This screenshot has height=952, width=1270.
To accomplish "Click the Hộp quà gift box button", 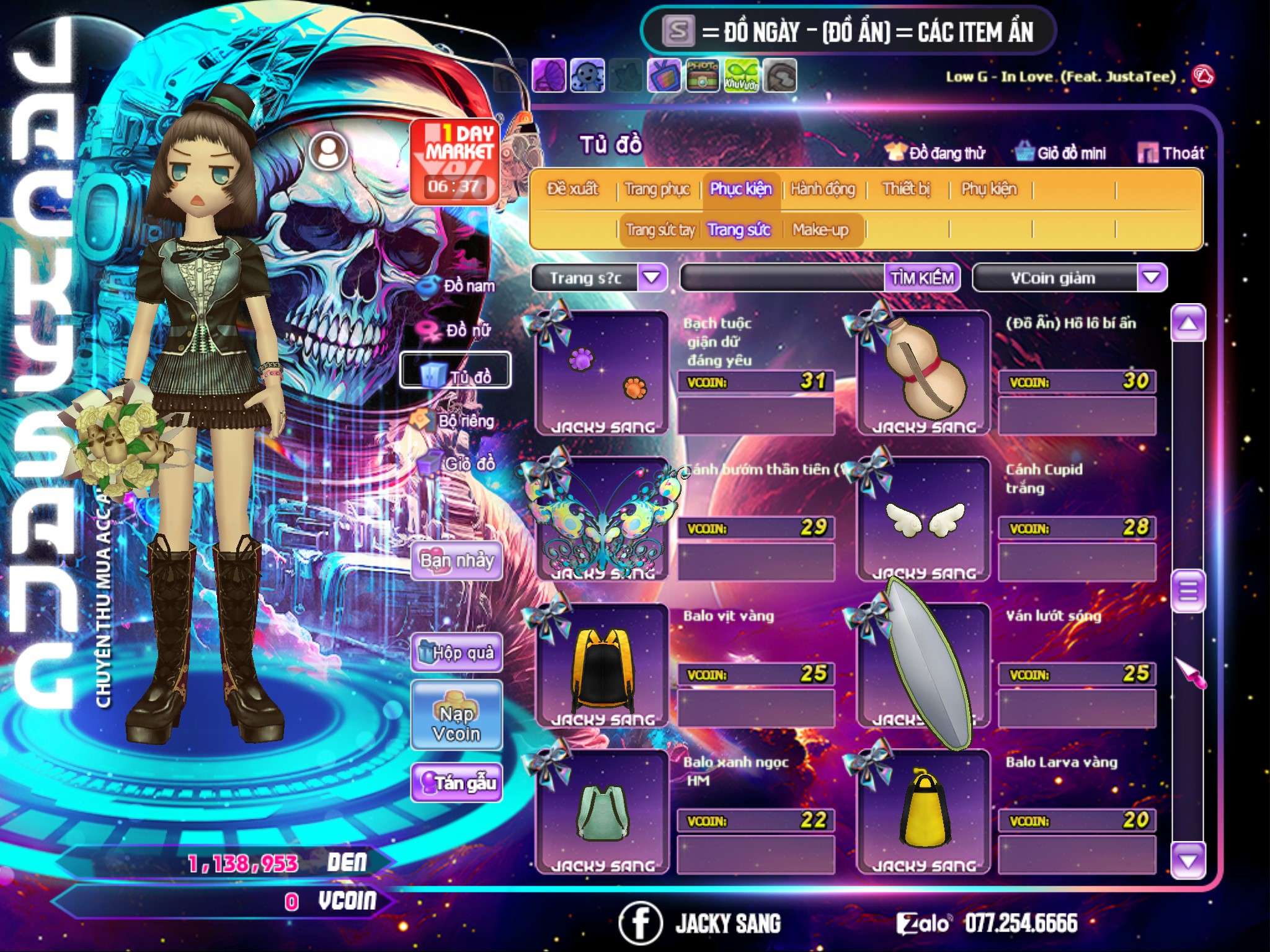I will click(456, 652).
